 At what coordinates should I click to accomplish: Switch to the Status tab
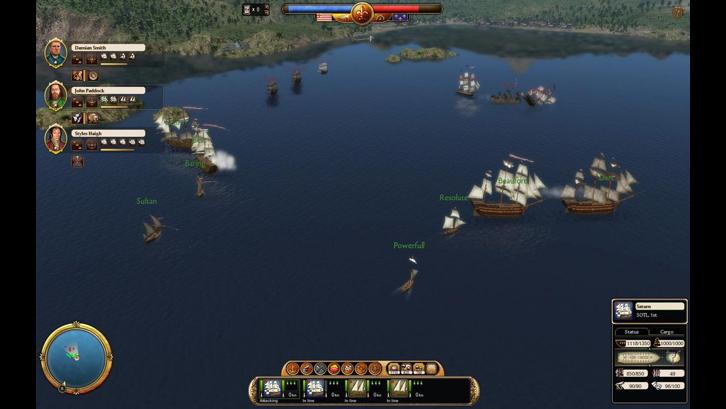(631, 331)
